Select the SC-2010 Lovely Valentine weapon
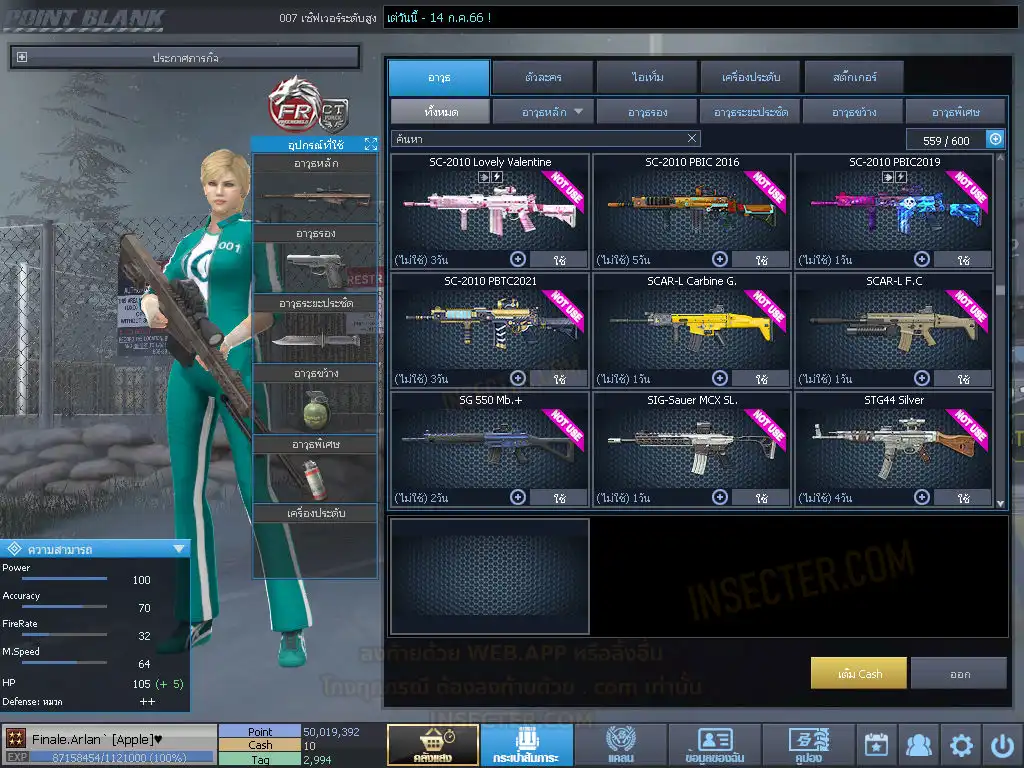 [x=490, y=211]
